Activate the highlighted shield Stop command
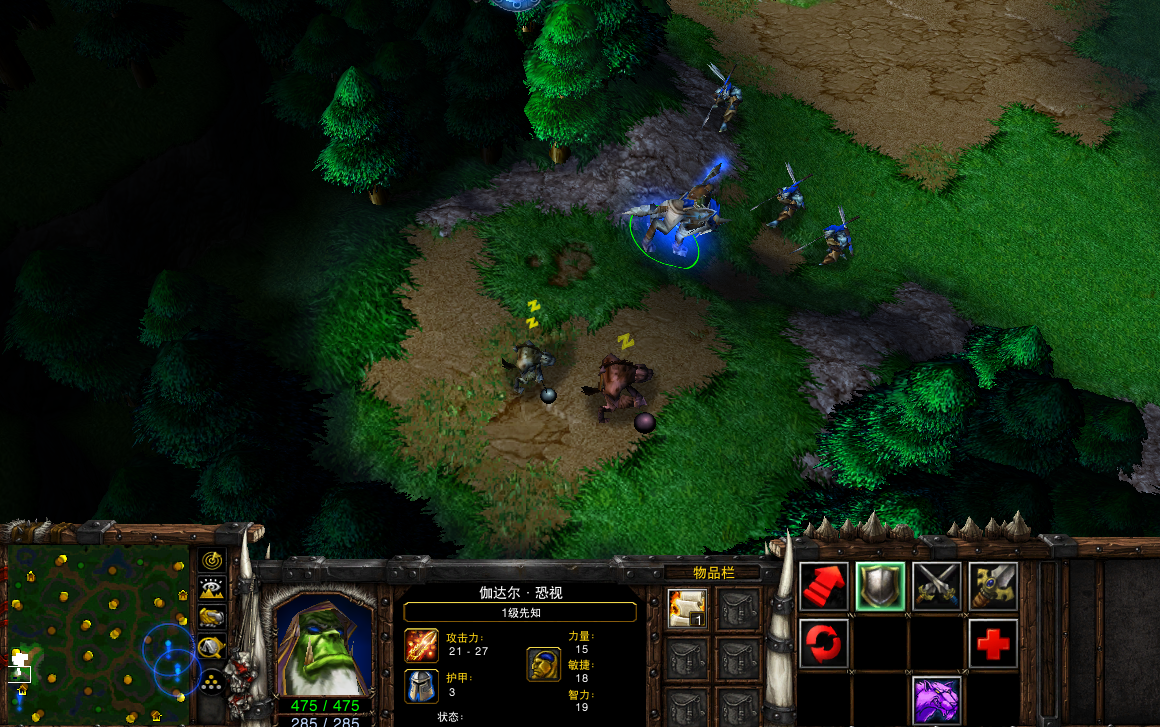 [x=880, y=587]
